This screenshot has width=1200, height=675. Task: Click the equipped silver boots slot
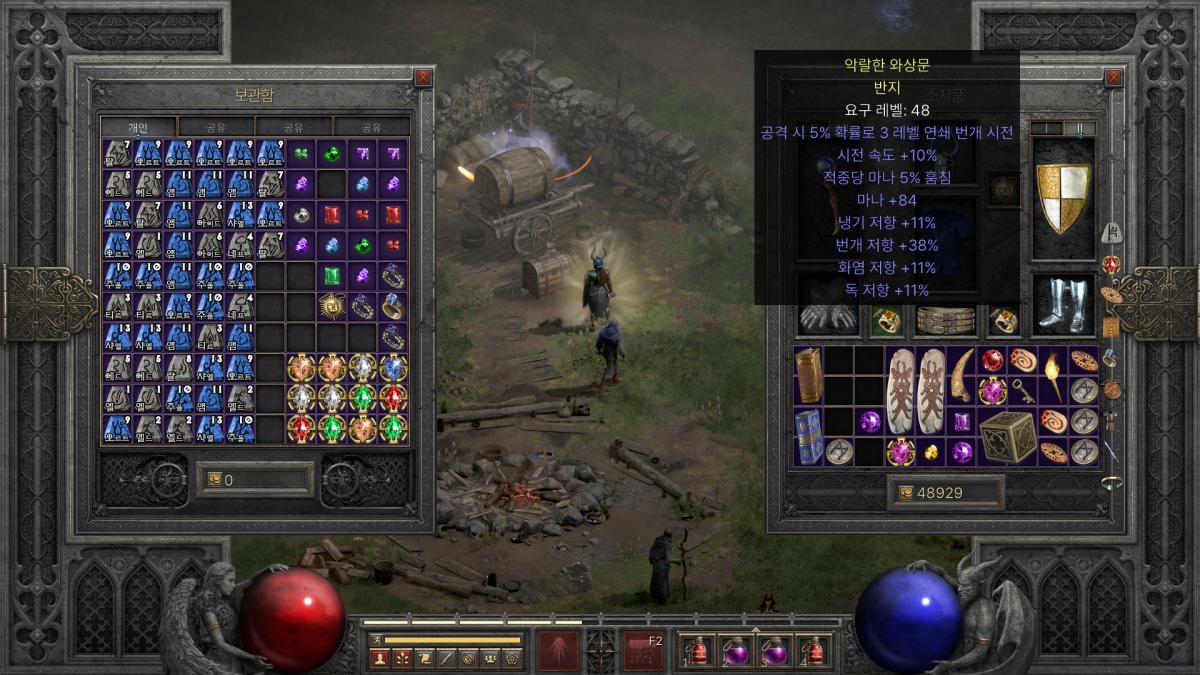coord(1063,304)
